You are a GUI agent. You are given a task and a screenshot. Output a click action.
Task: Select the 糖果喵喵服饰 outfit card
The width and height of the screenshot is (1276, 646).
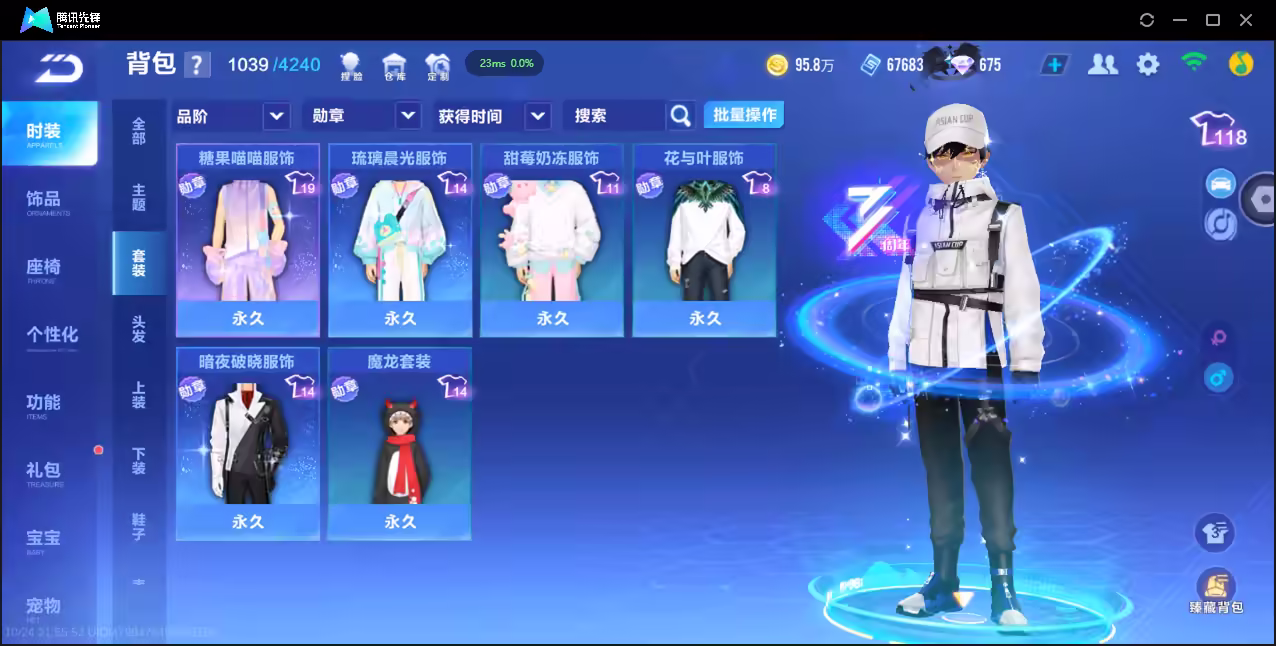click(248, 240)
